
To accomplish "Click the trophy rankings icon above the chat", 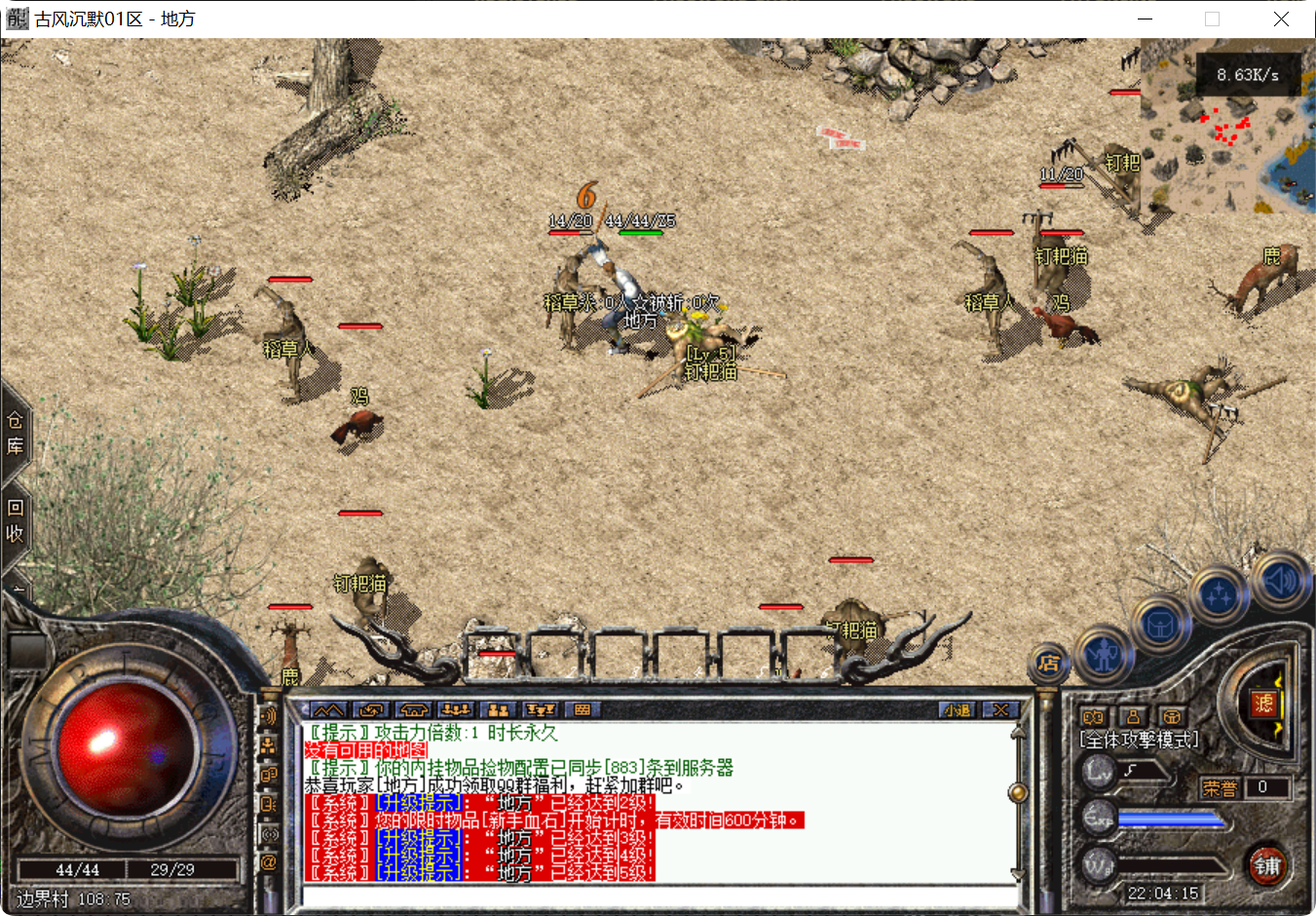I will [x=542, y=710].
